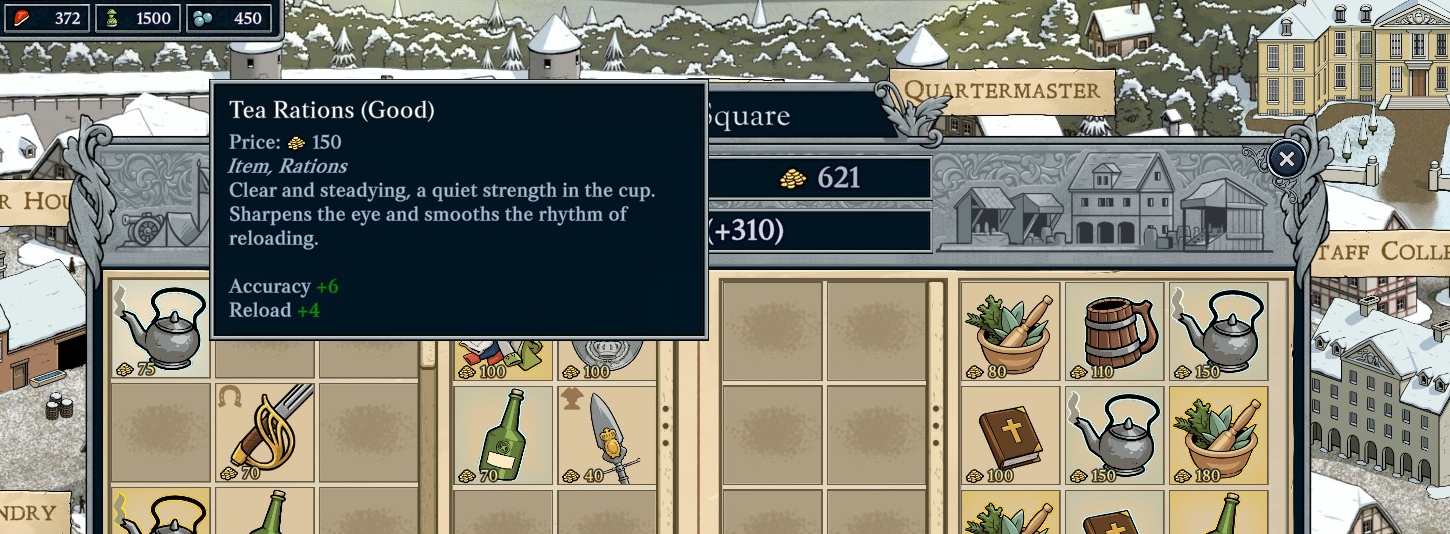The image size is (1450, 534).
Task: Select the wooden mug for 110 gold
Action: 1115,330
